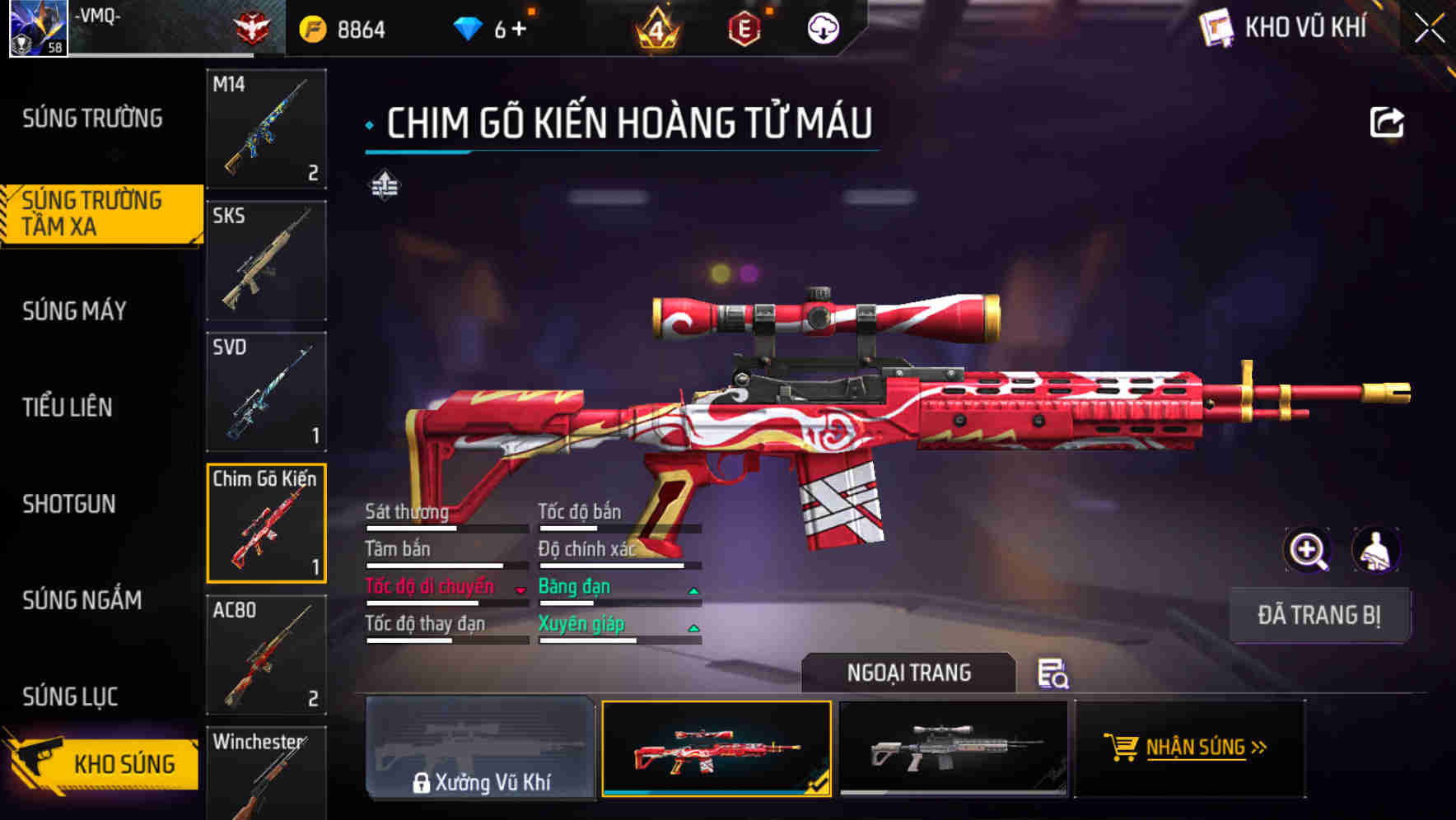Click the red downgrade arrow on Tốc độ di chuyển
Viewport: 1456px width, 820px height.
point(520,590)
